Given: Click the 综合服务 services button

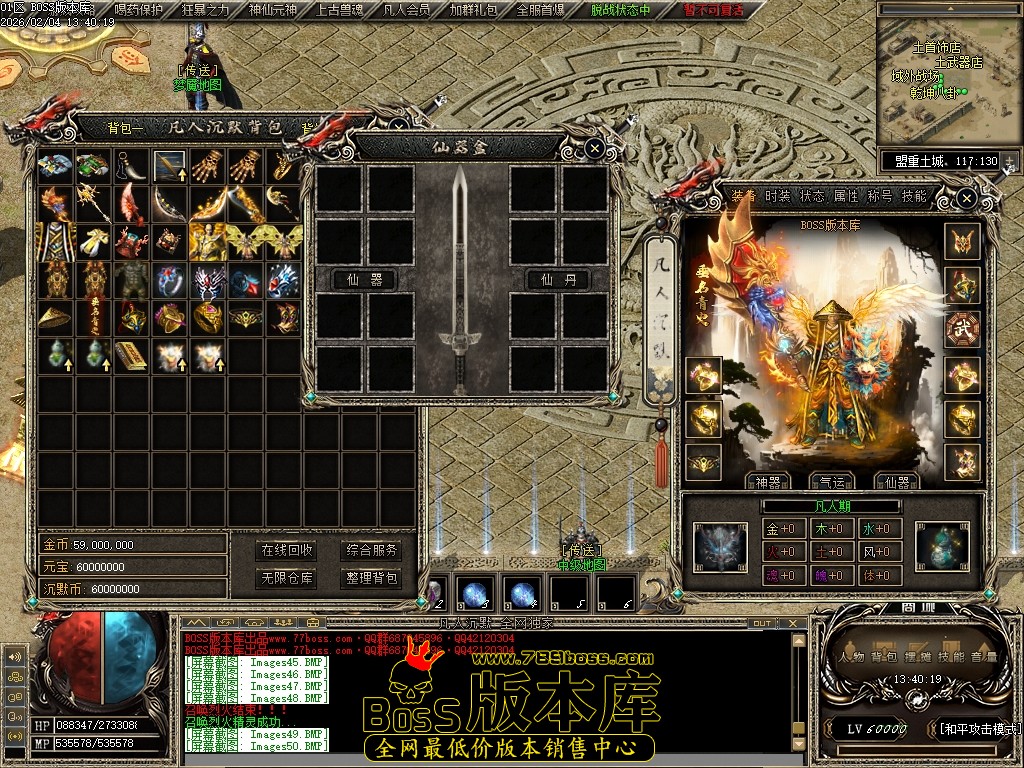Looking at the screenshot, I should point(372,550).
